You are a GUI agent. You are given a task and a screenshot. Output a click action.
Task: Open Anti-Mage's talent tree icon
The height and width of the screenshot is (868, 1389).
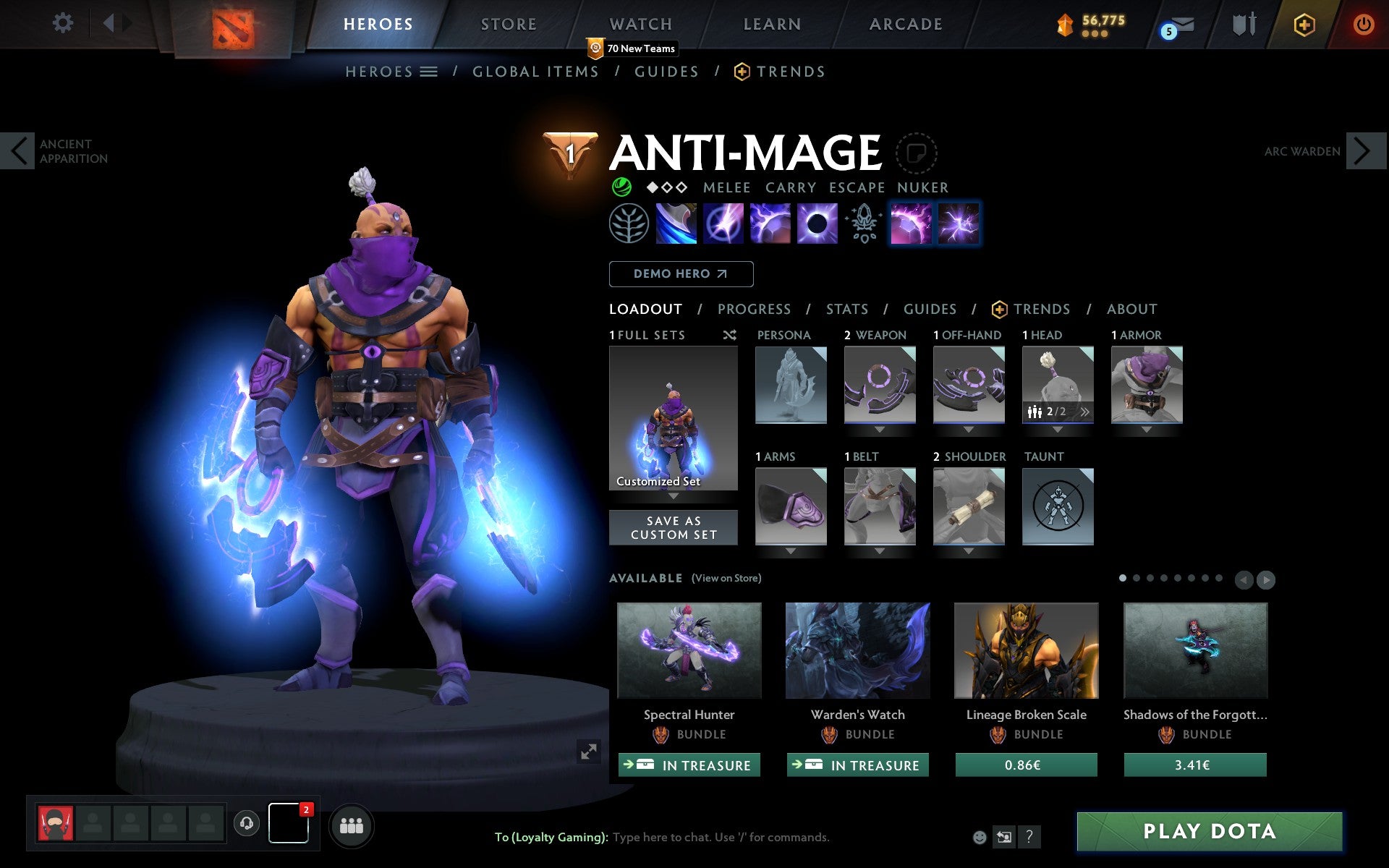pyautogui.click(x=629, y=224)
